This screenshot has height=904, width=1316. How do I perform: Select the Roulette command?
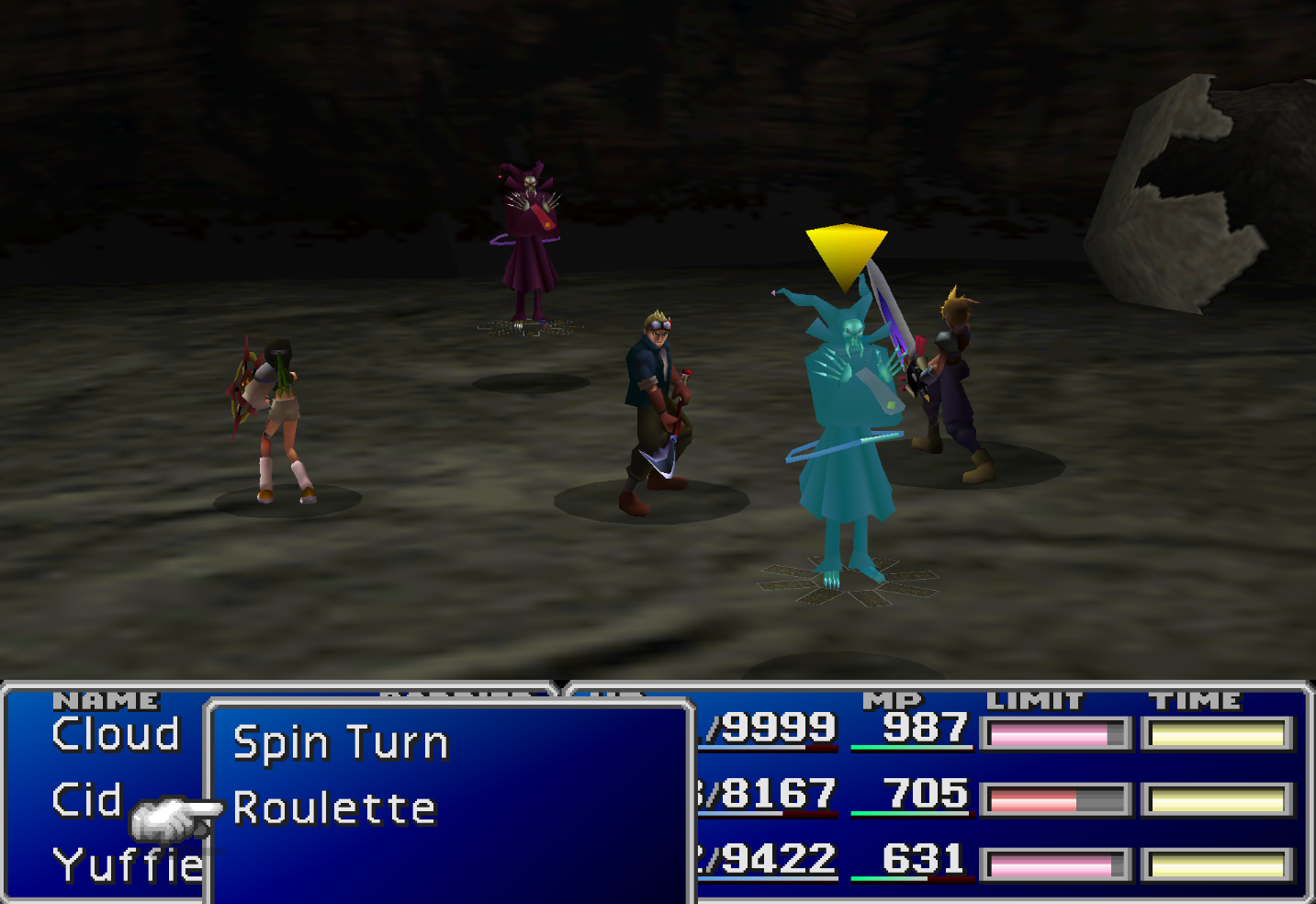pos(333,808)
